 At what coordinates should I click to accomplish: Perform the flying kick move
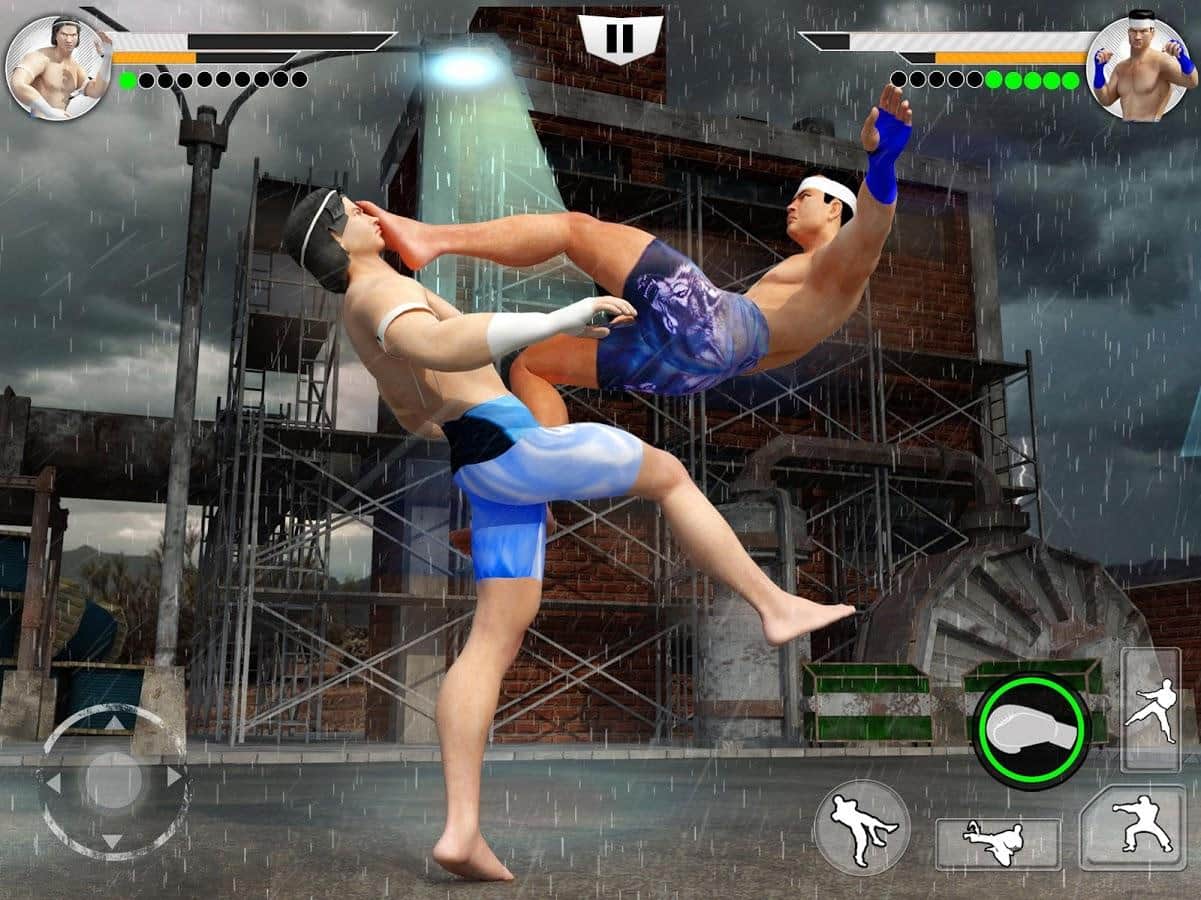997,843
